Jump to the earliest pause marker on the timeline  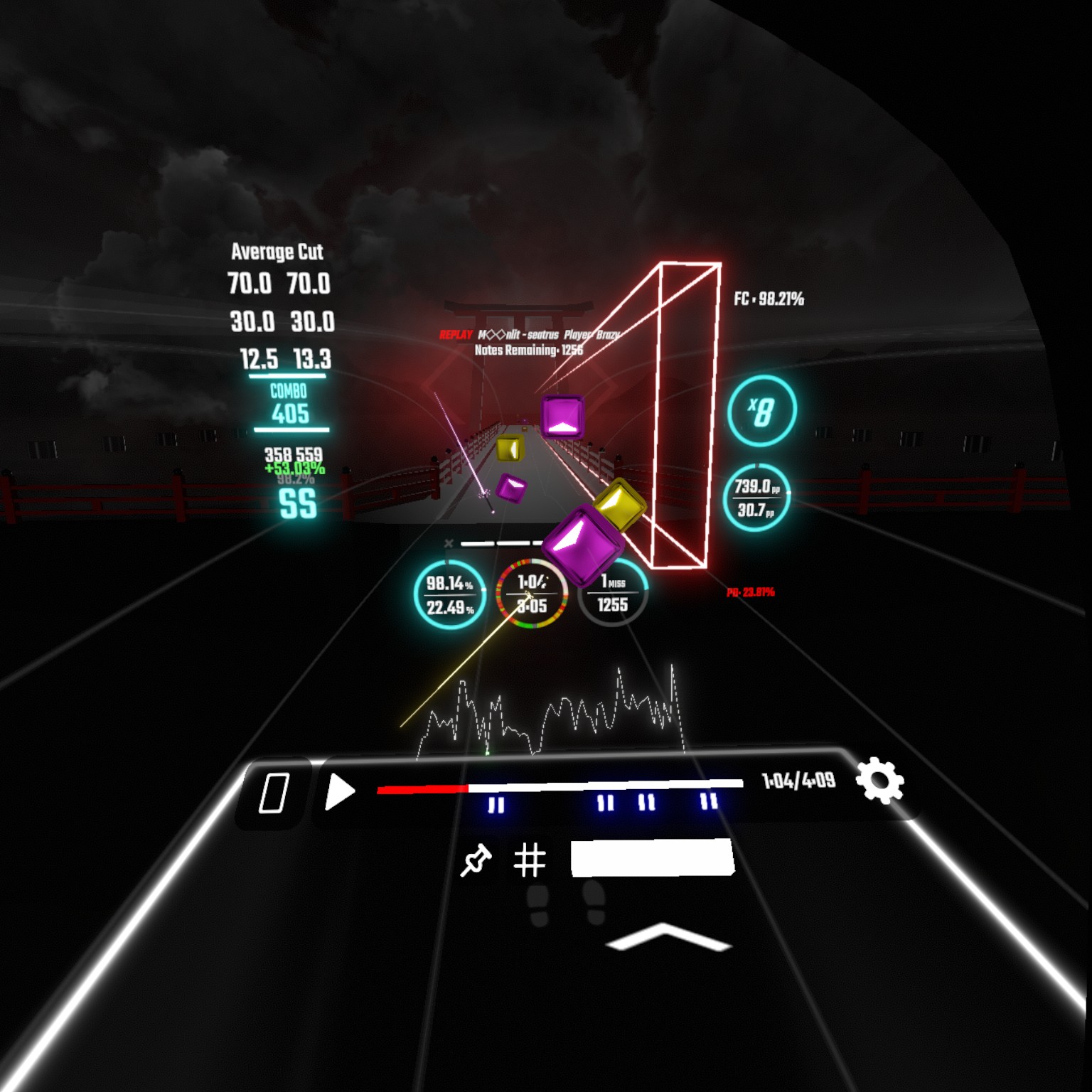pyautogui.click(x=496, y=805)
